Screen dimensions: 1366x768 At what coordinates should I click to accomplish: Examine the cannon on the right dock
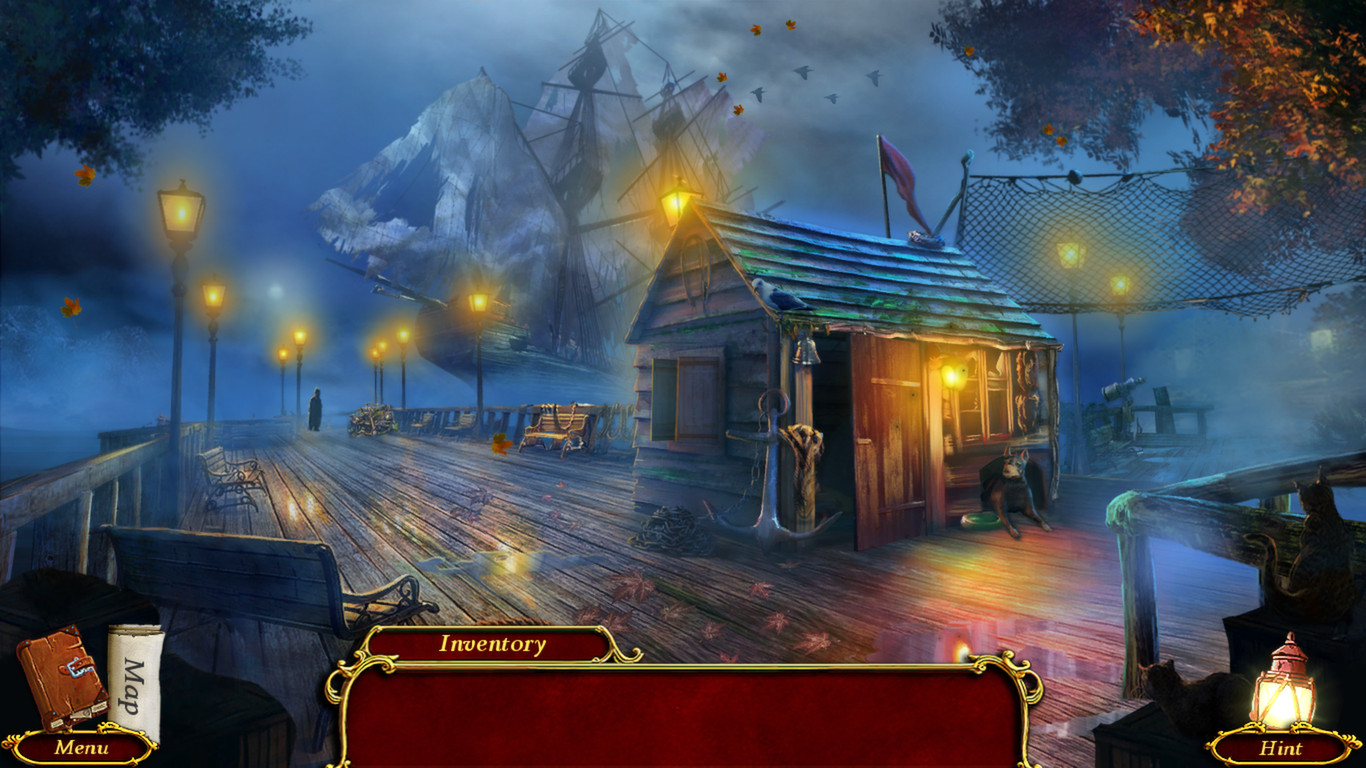click(1123, 390)
